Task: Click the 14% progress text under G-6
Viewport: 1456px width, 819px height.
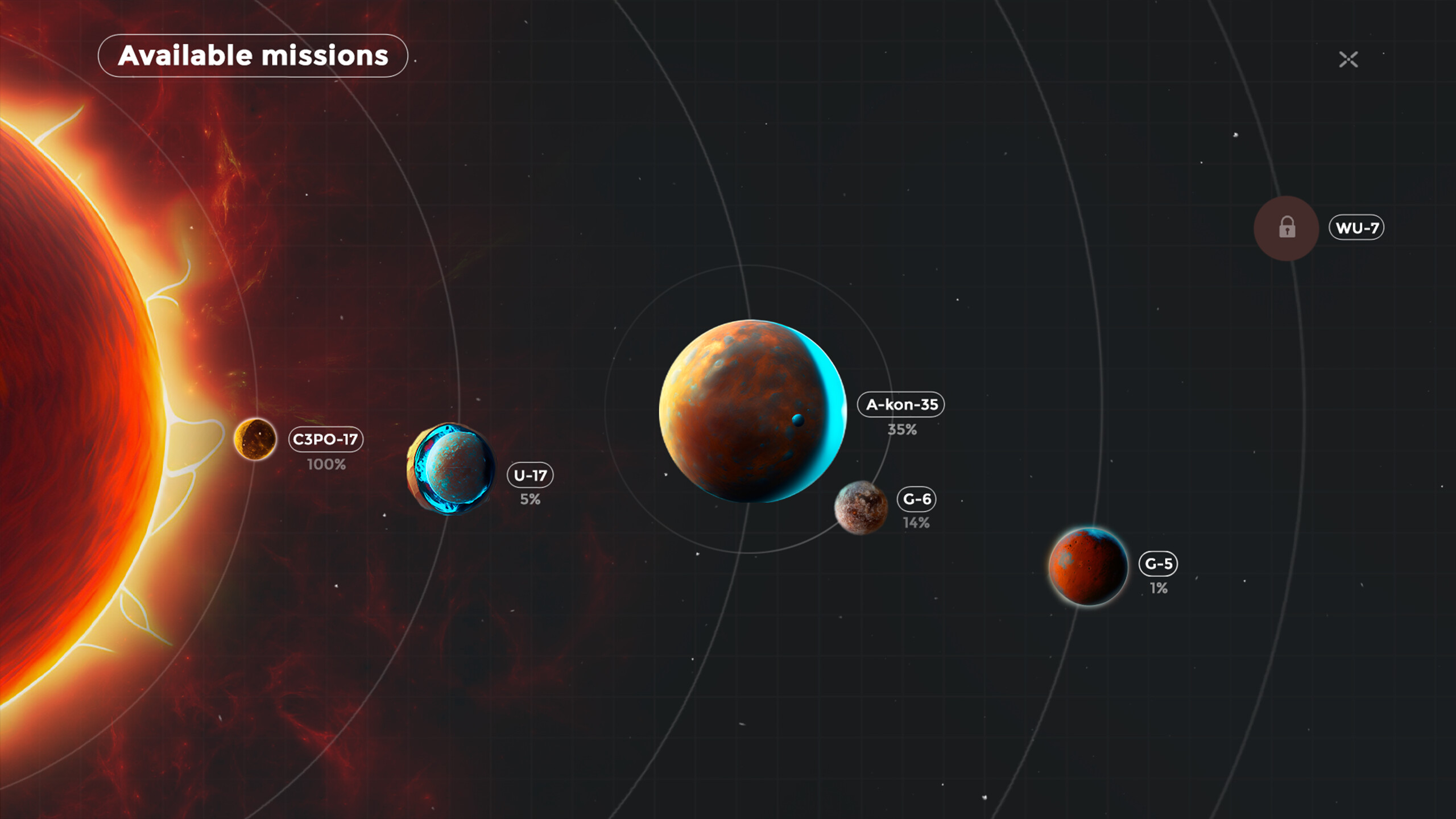Action: tap(917, 521)
